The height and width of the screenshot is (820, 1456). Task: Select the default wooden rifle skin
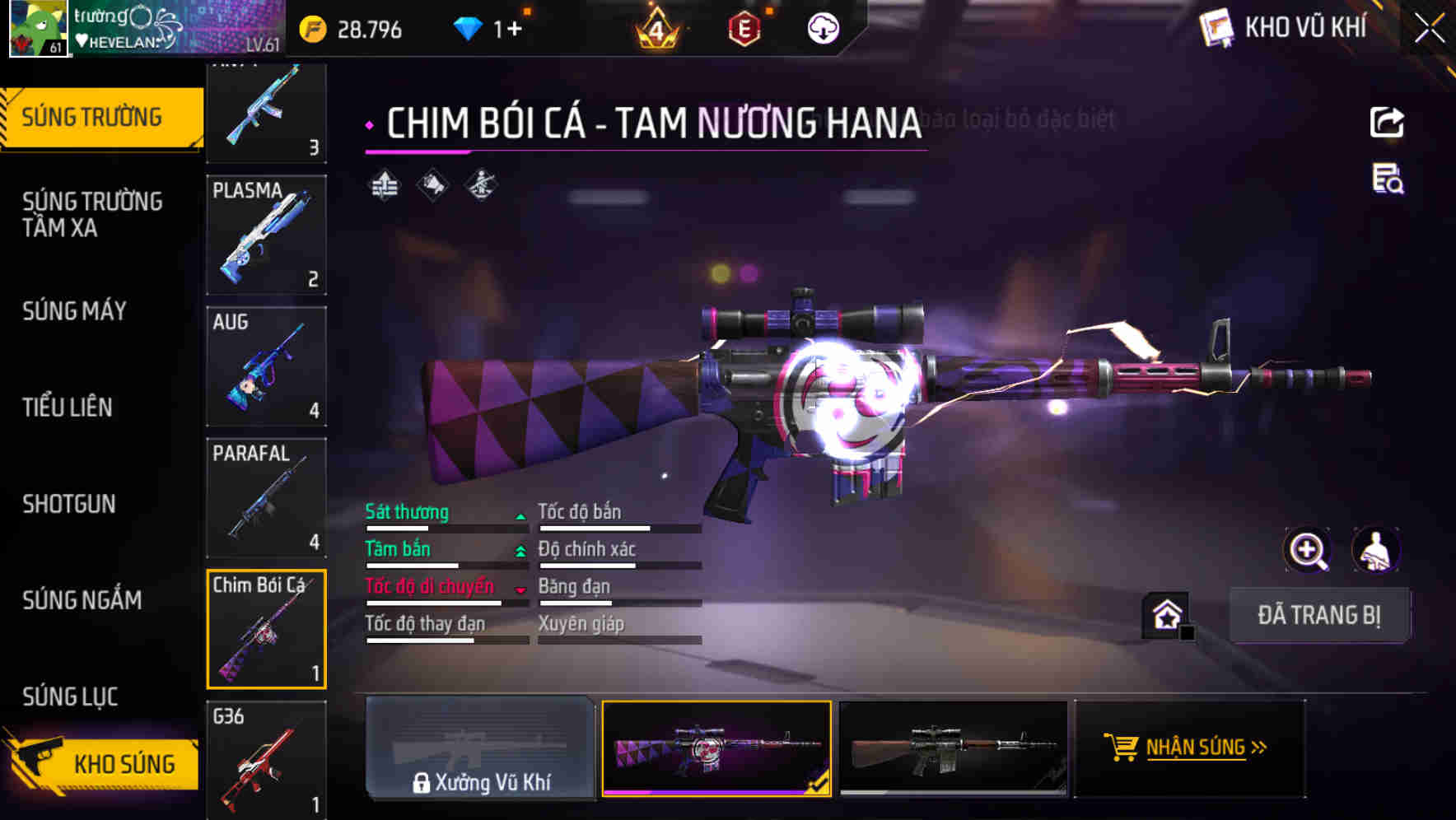tap(953, 748)
